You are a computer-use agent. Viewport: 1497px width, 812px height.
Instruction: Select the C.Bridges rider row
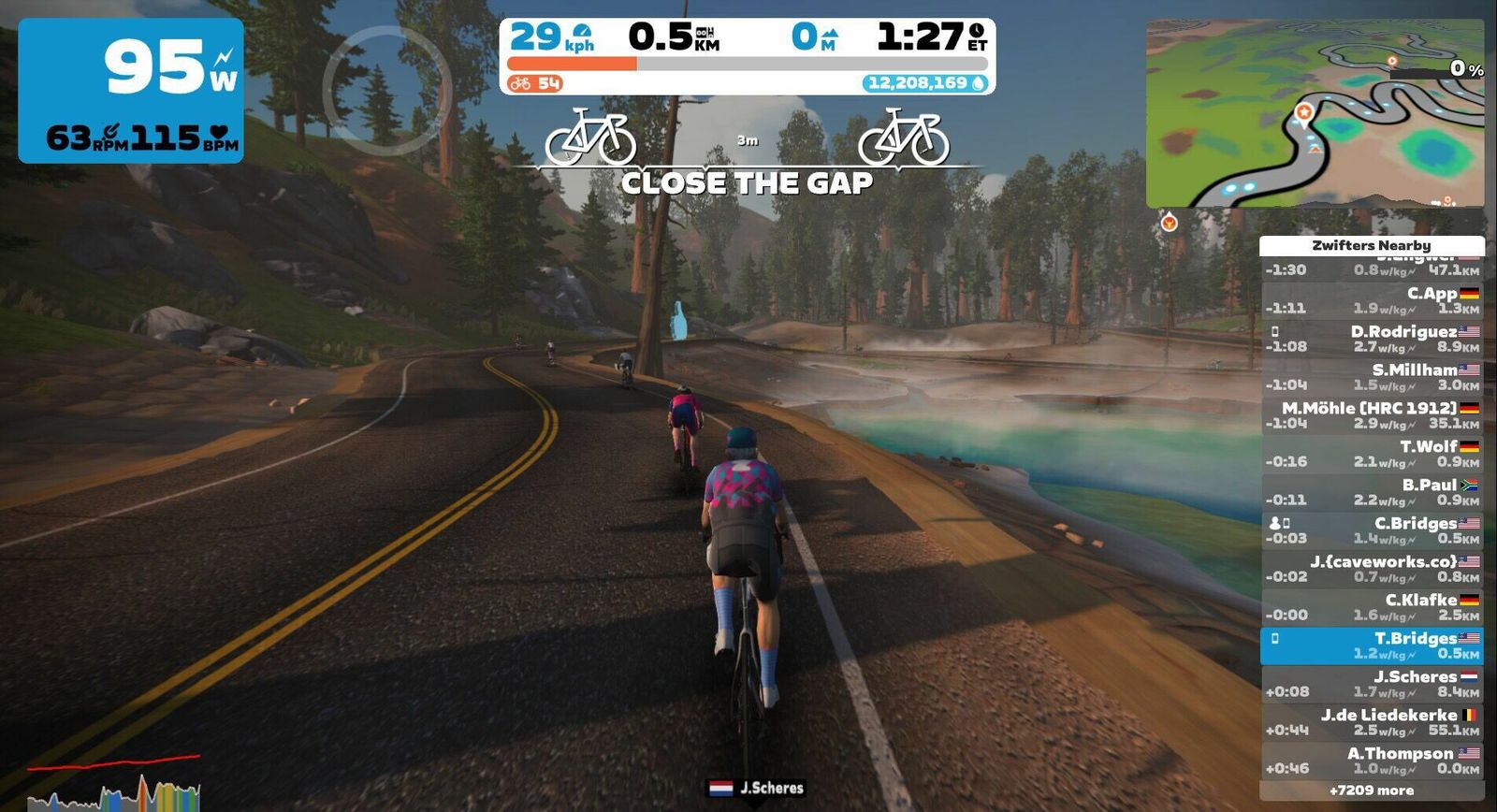tap(1372, 530)
